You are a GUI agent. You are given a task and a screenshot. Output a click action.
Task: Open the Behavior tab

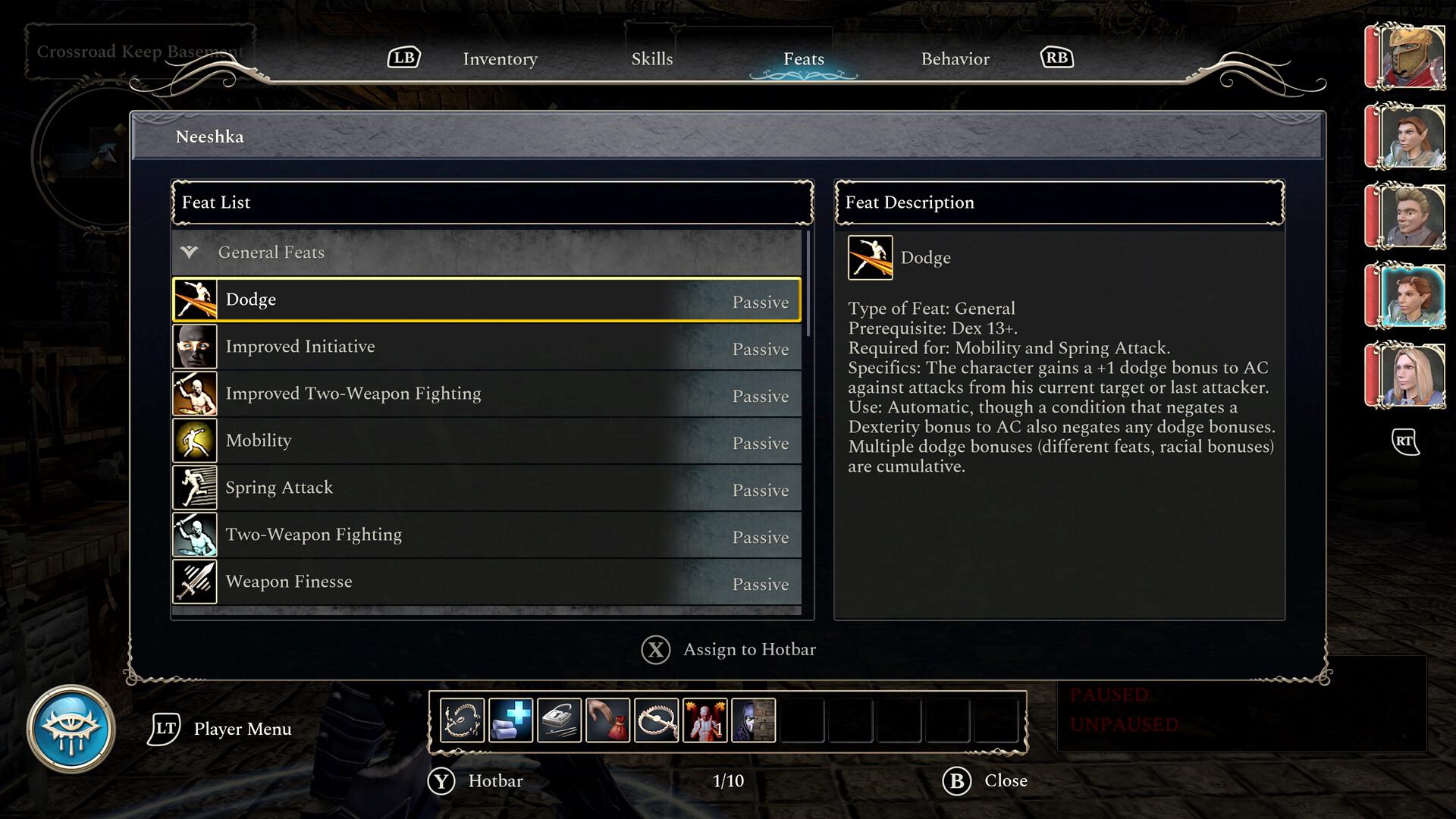coord(955,58)
